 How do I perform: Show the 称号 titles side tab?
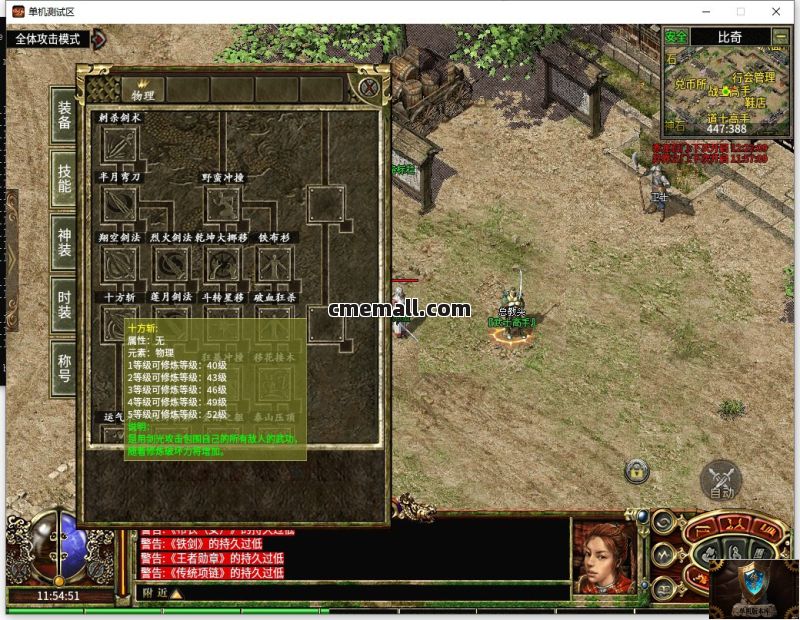65,367
